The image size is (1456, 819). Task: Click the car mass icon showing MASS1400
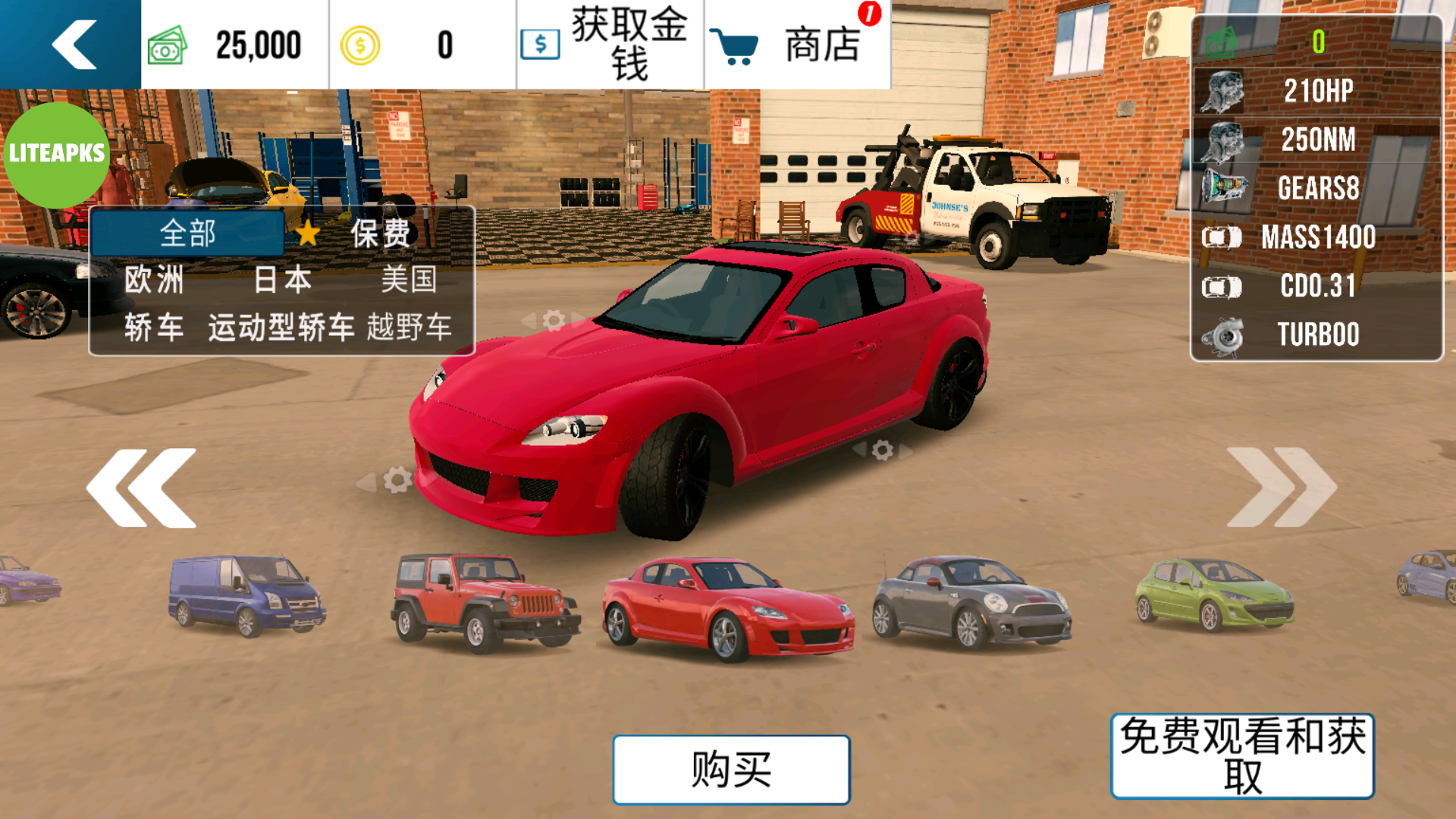click(x=1221, y=237)
